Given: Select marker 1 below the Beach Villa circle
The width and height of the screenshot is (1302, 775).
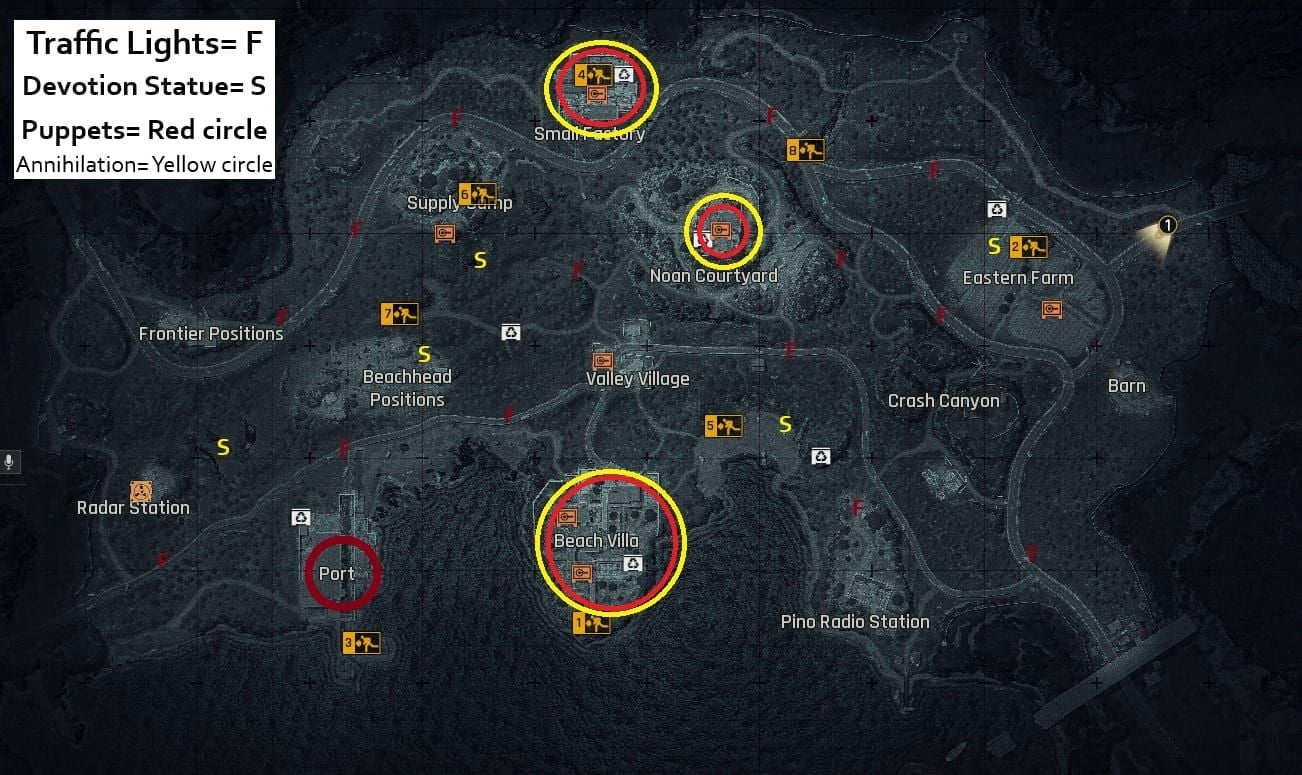Looking at the screenshot, I should [591, 622].
